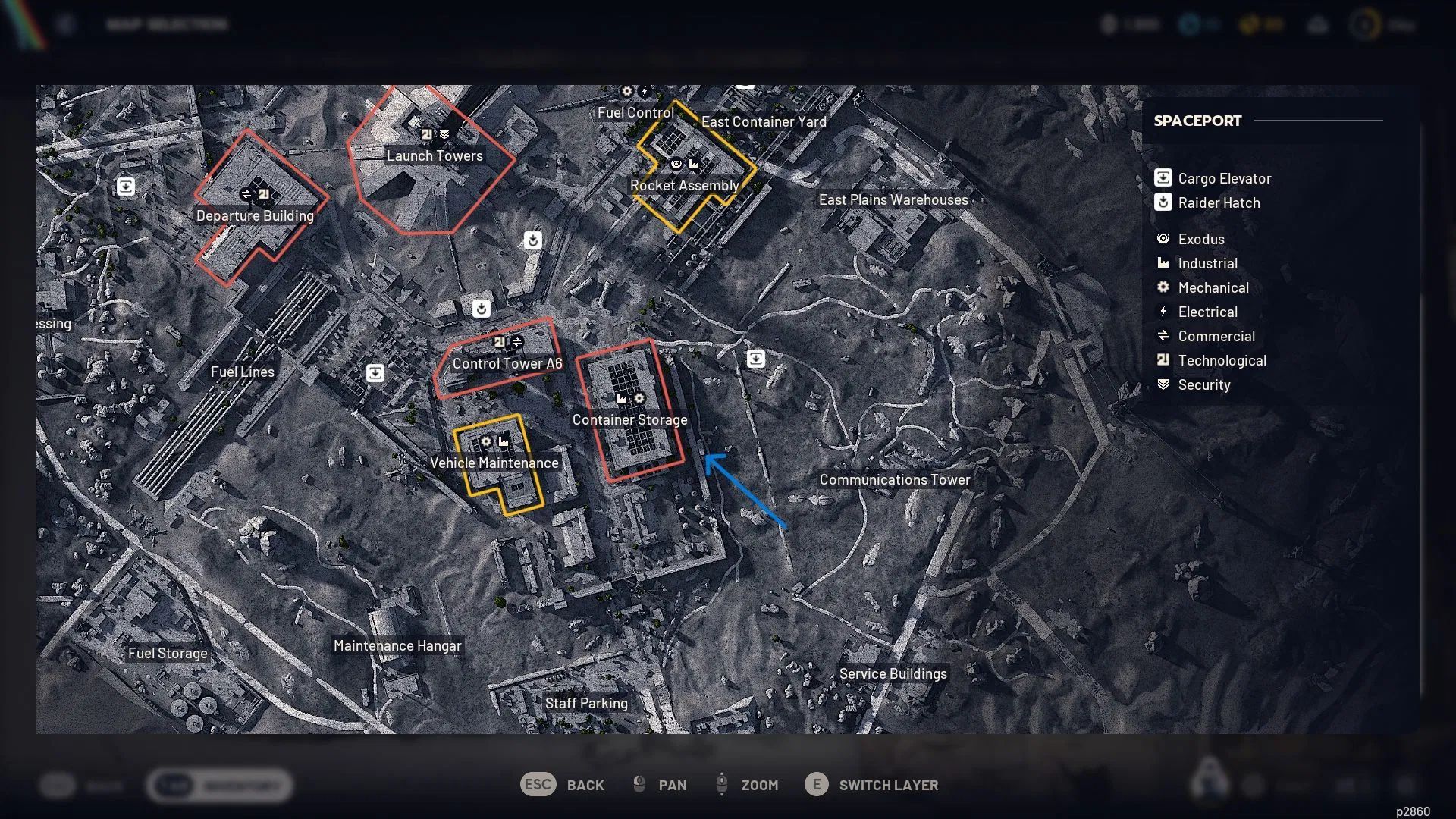Select the Industrial icon in Vehicle Maintenance
Image resolution: width=1456 pixels, height=819 pixels.
click(504, 441)
